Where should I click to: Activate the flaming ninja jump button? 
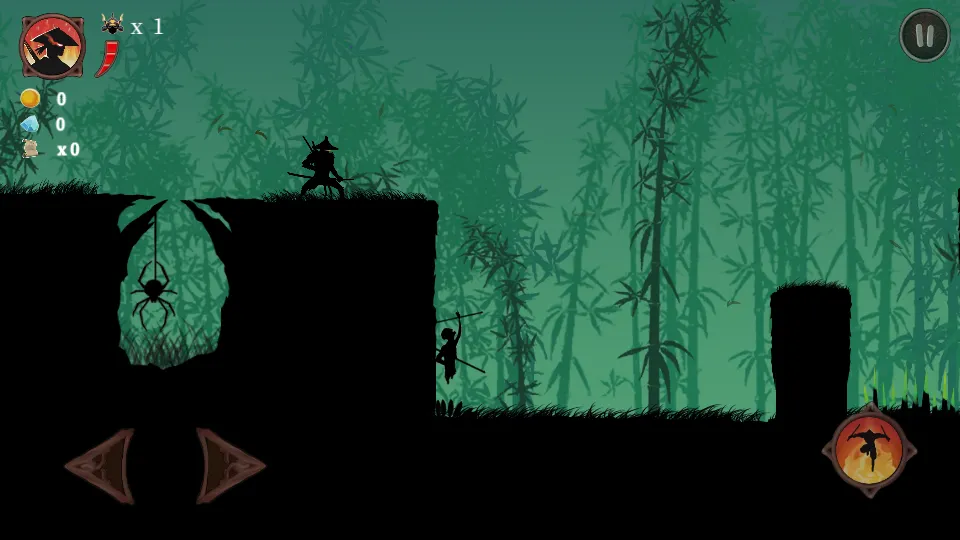tap(869, 450)
